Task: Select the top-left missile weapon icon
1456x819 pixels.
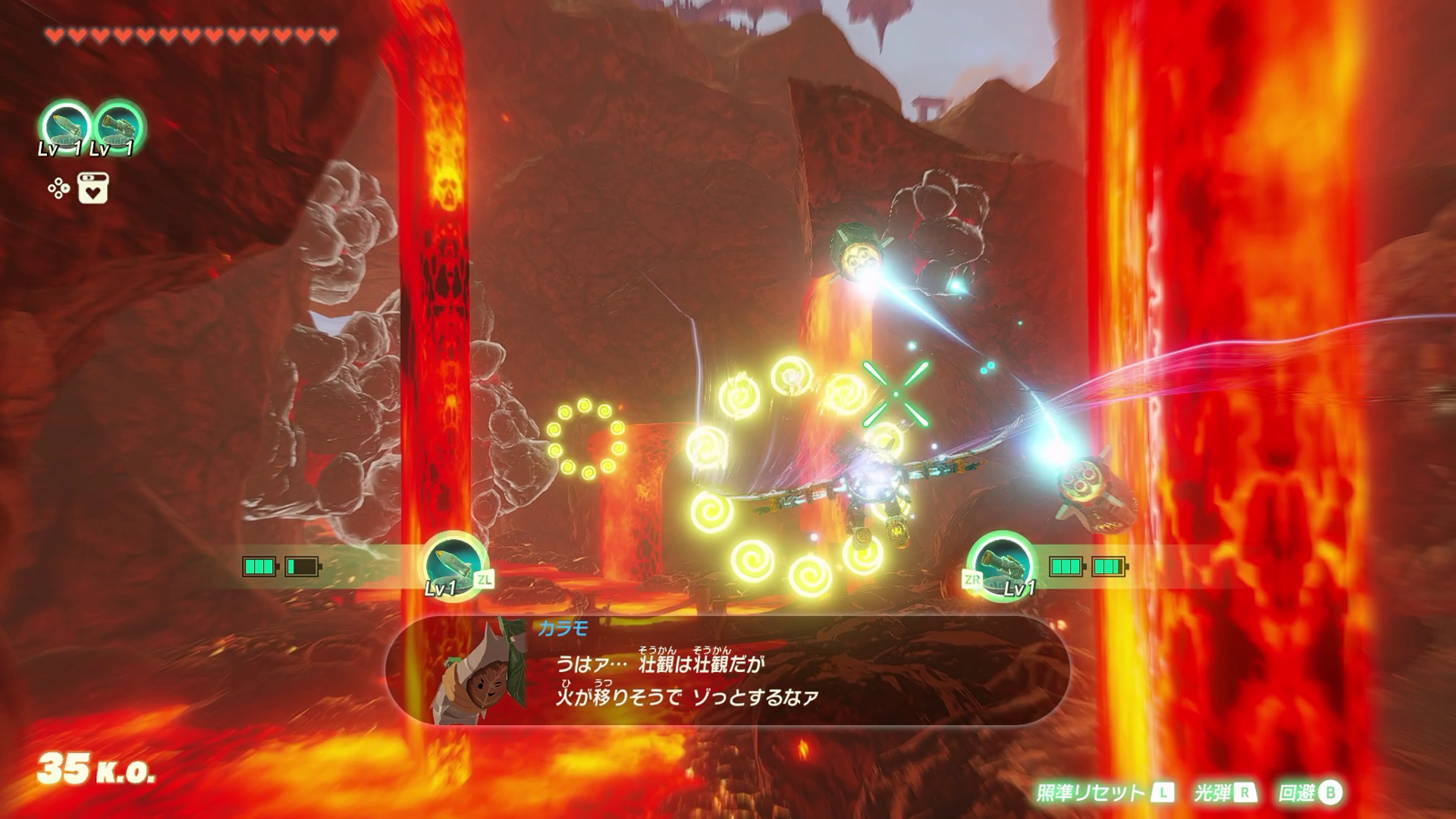Action: tap(65, 126)
